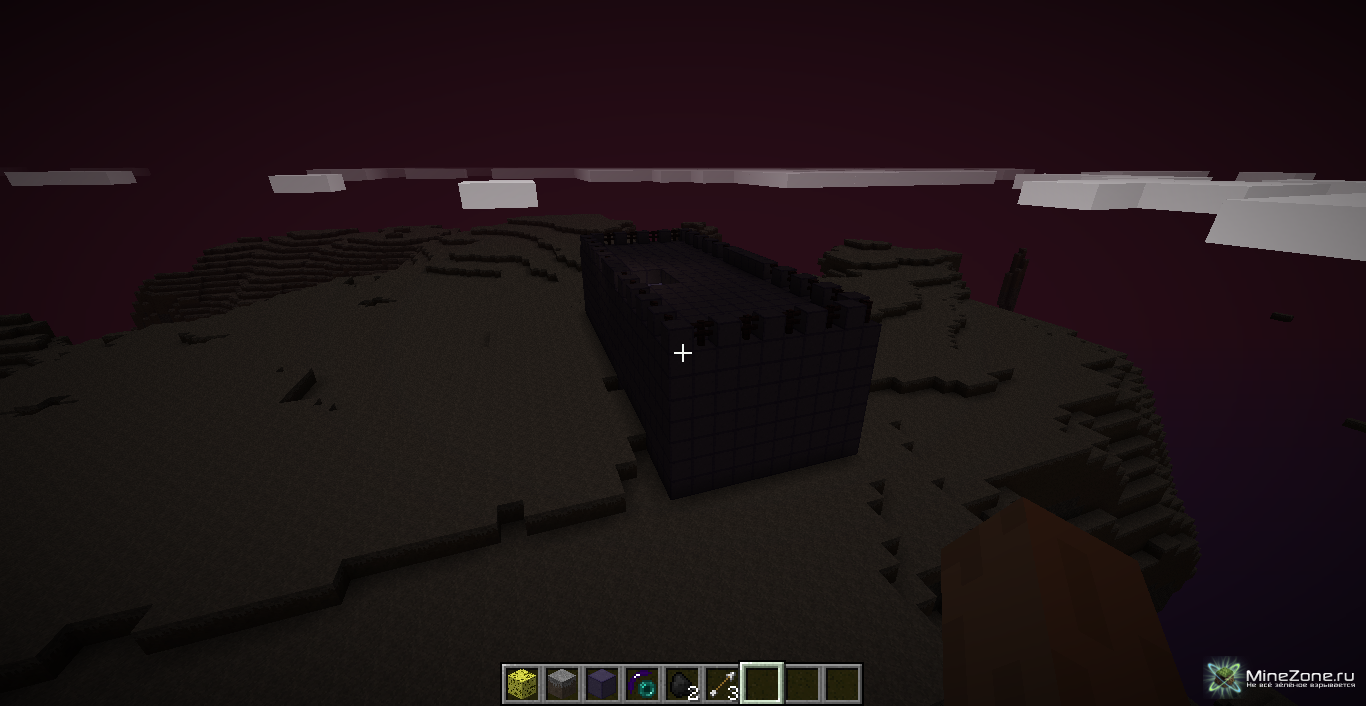Open the MineZone.ru watermark link
Screen dimensions: 1366x706
(1284, 678)
